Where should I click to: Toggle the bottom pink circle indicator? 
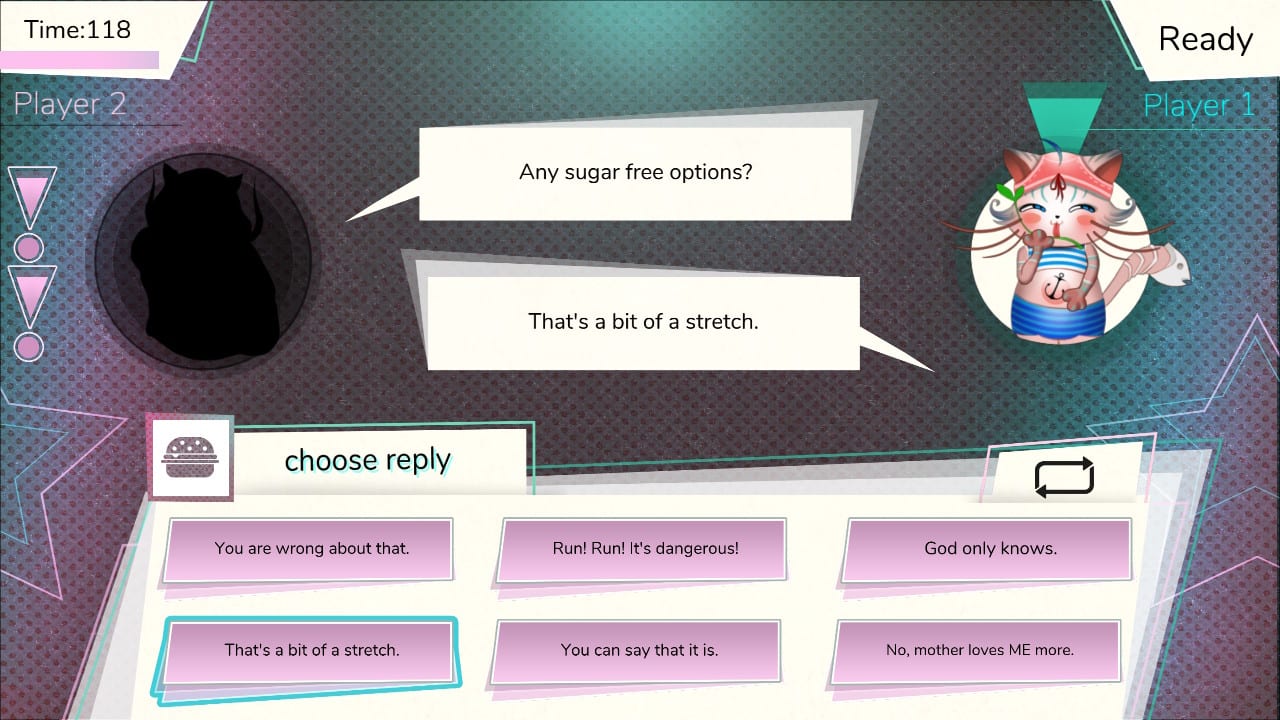[x=29, y=347]
